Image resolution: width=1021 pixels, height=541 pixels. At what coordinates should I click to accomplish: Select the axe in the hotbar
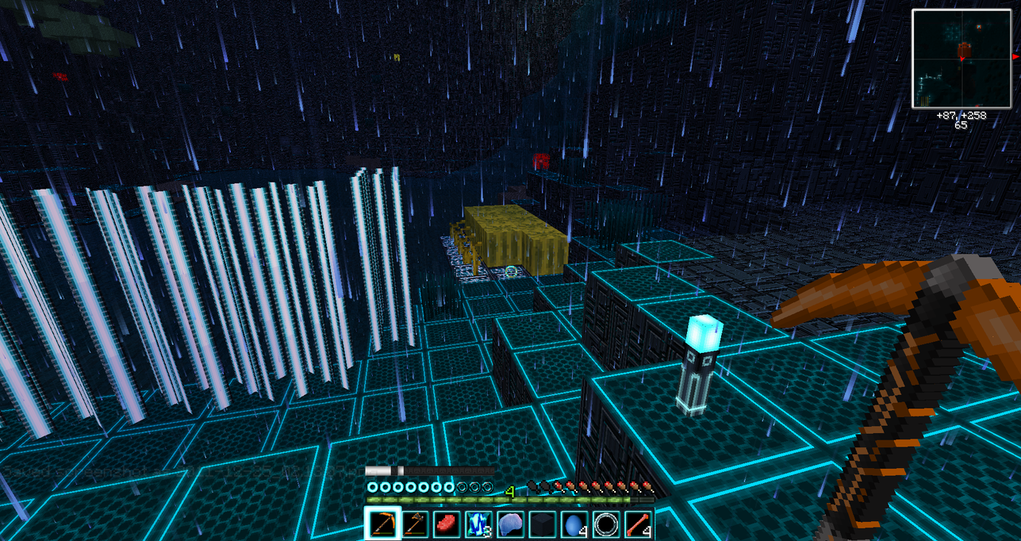tap(414, 523)
